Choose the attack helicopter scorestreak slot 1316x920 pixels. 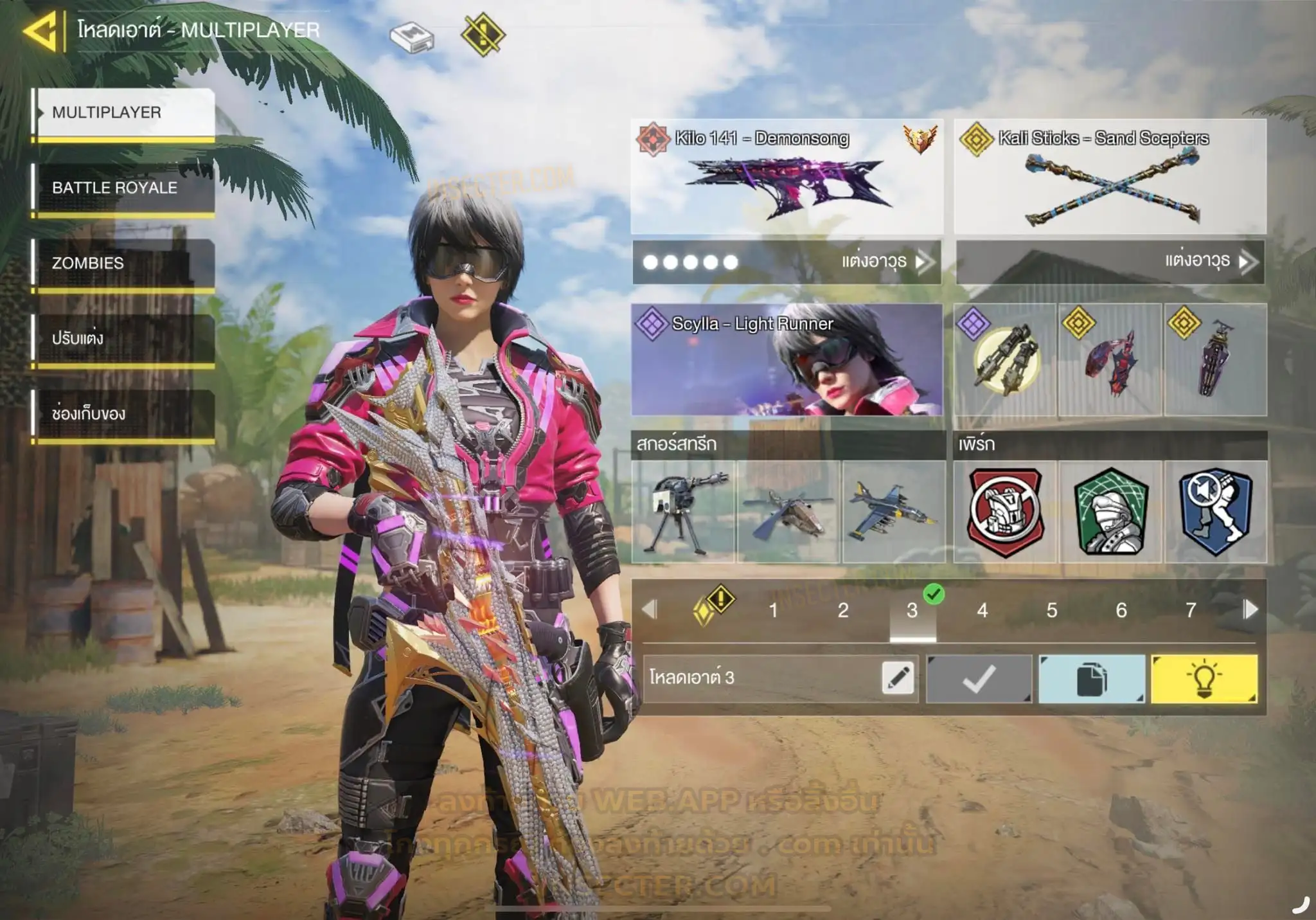(x=788, y=512)
